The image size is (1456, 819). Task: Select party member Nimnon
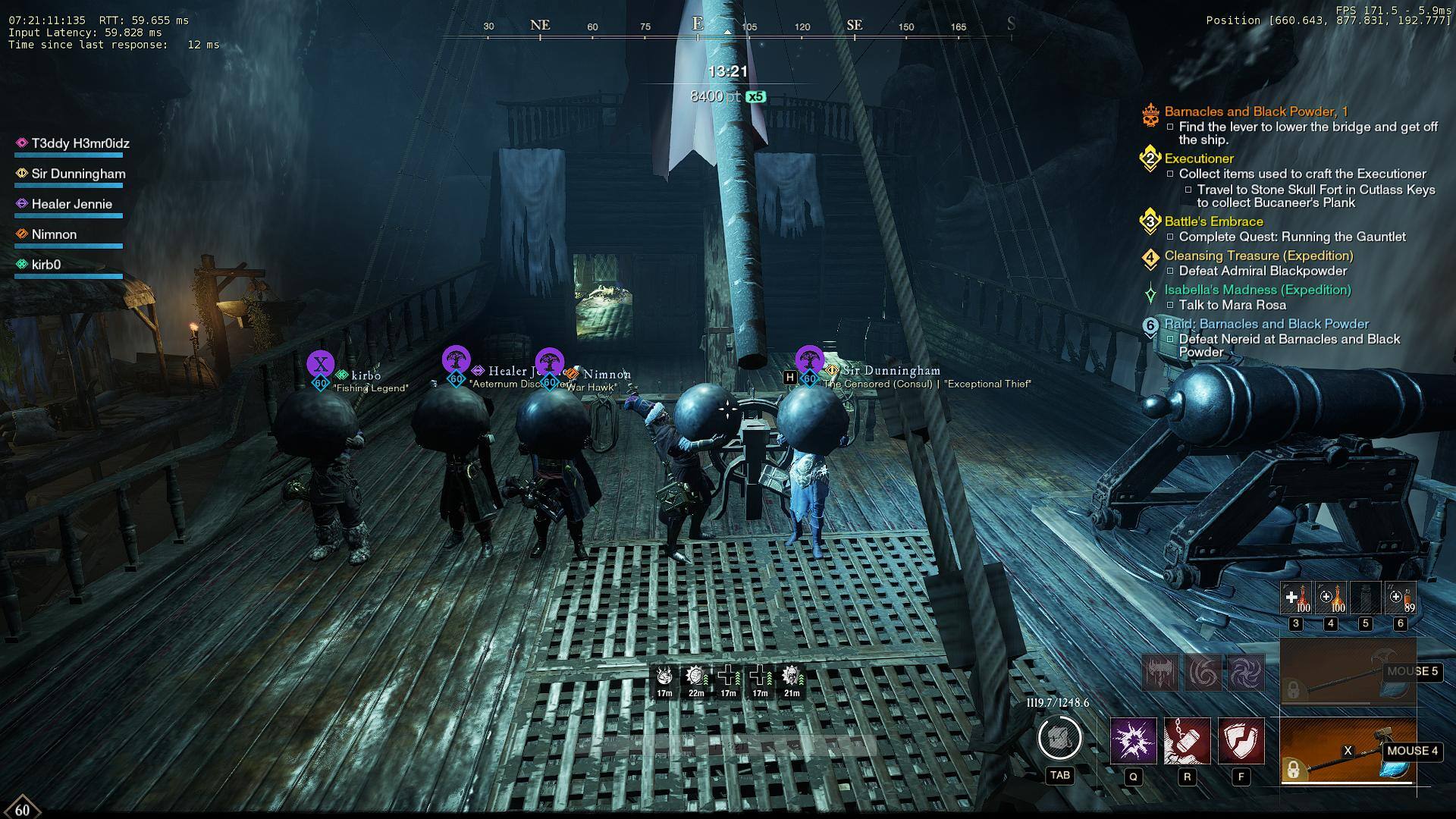click(54, 234)
